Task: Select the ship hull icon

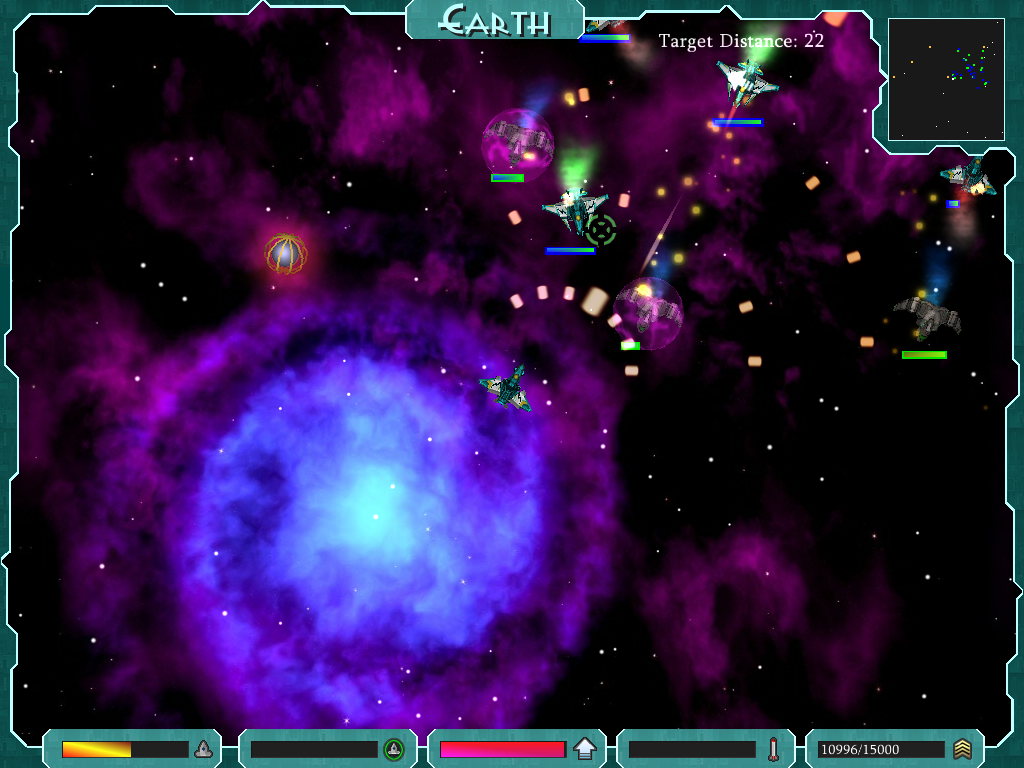Action: (x=203, y=749)
